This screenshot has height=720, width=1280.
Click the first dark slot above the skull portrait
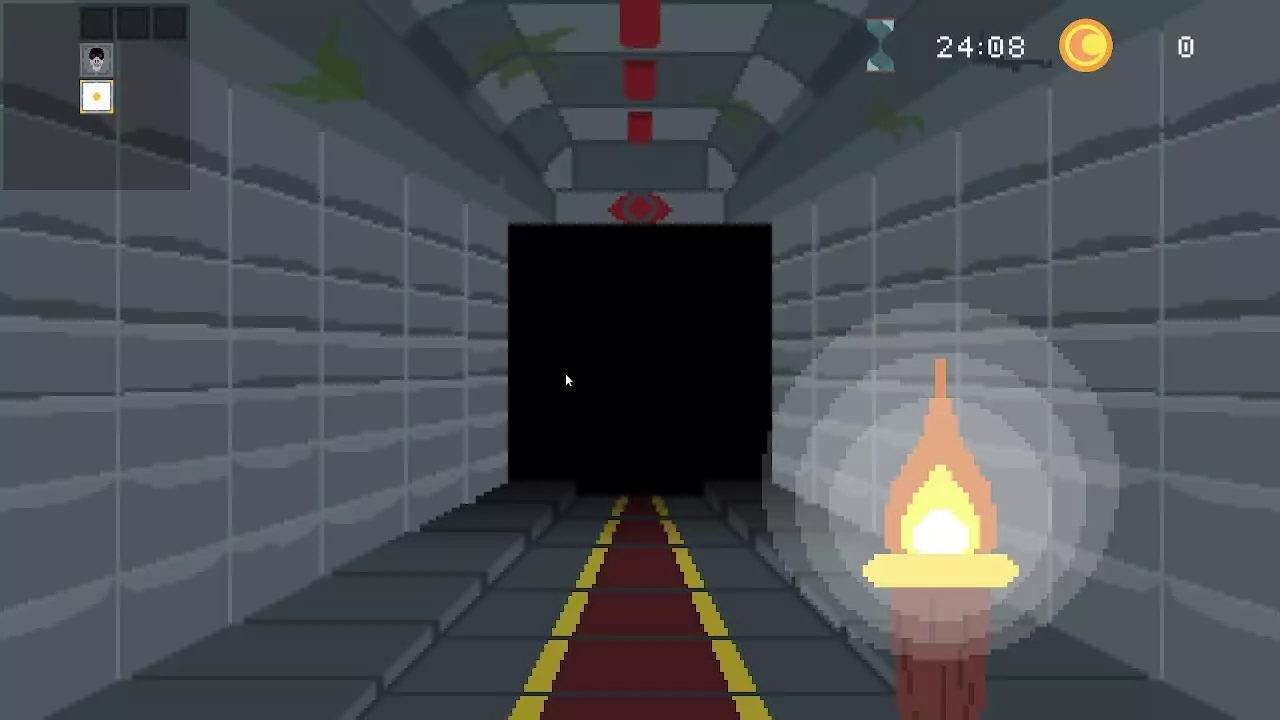pyautogui.click(x=96, y=22)
